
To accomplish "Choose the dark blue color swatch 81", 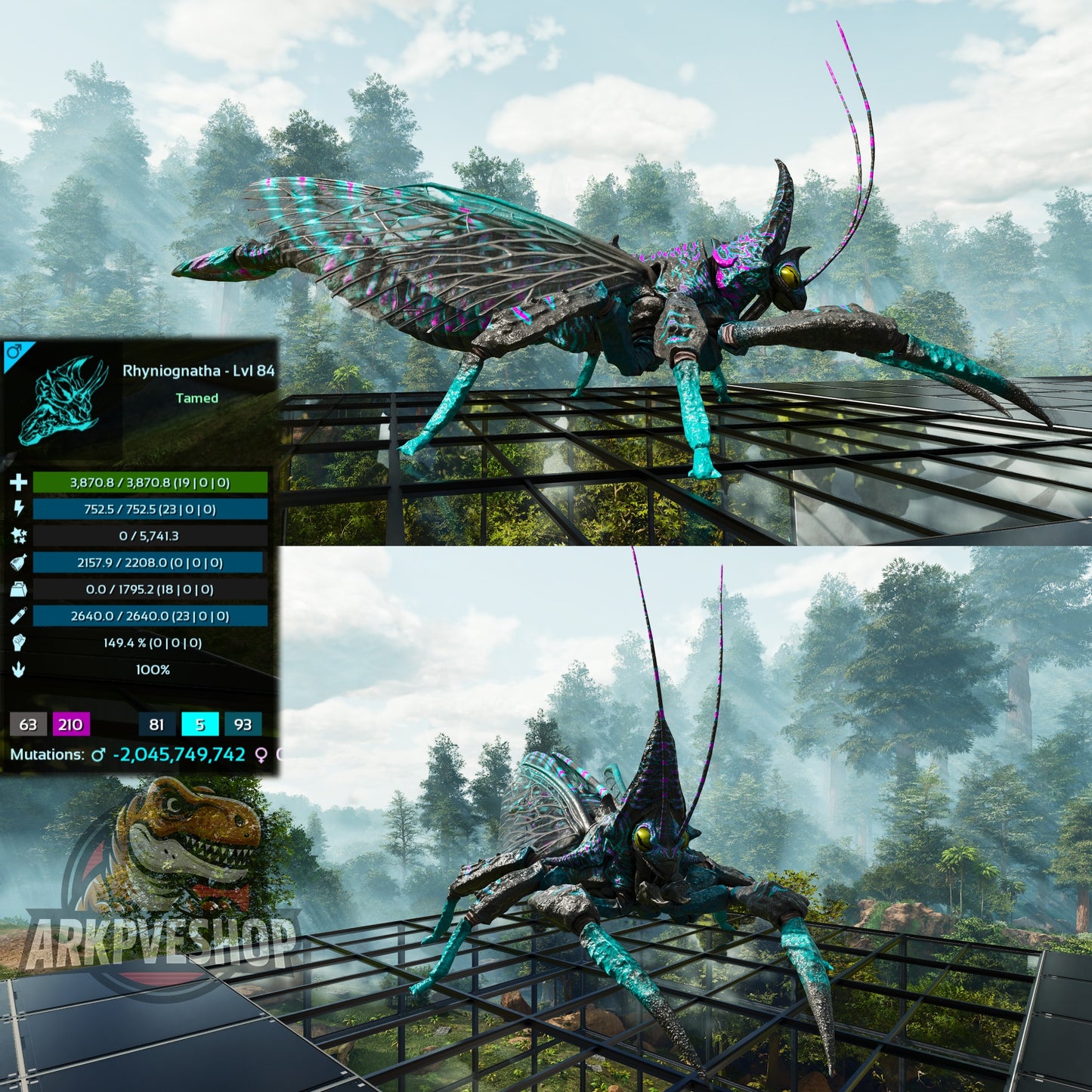I will point(156,725).
